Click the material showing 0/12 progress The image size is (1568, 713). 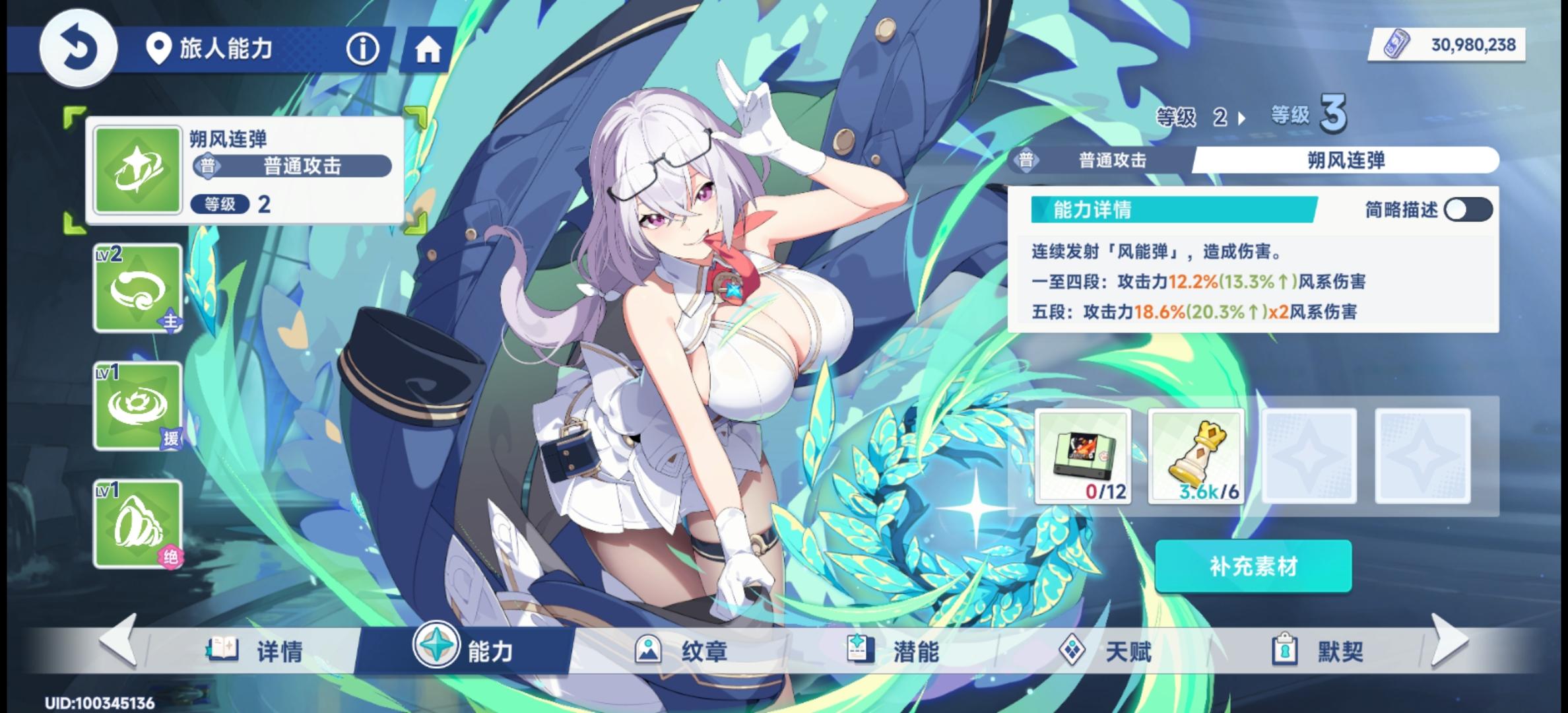(1084, 457)
